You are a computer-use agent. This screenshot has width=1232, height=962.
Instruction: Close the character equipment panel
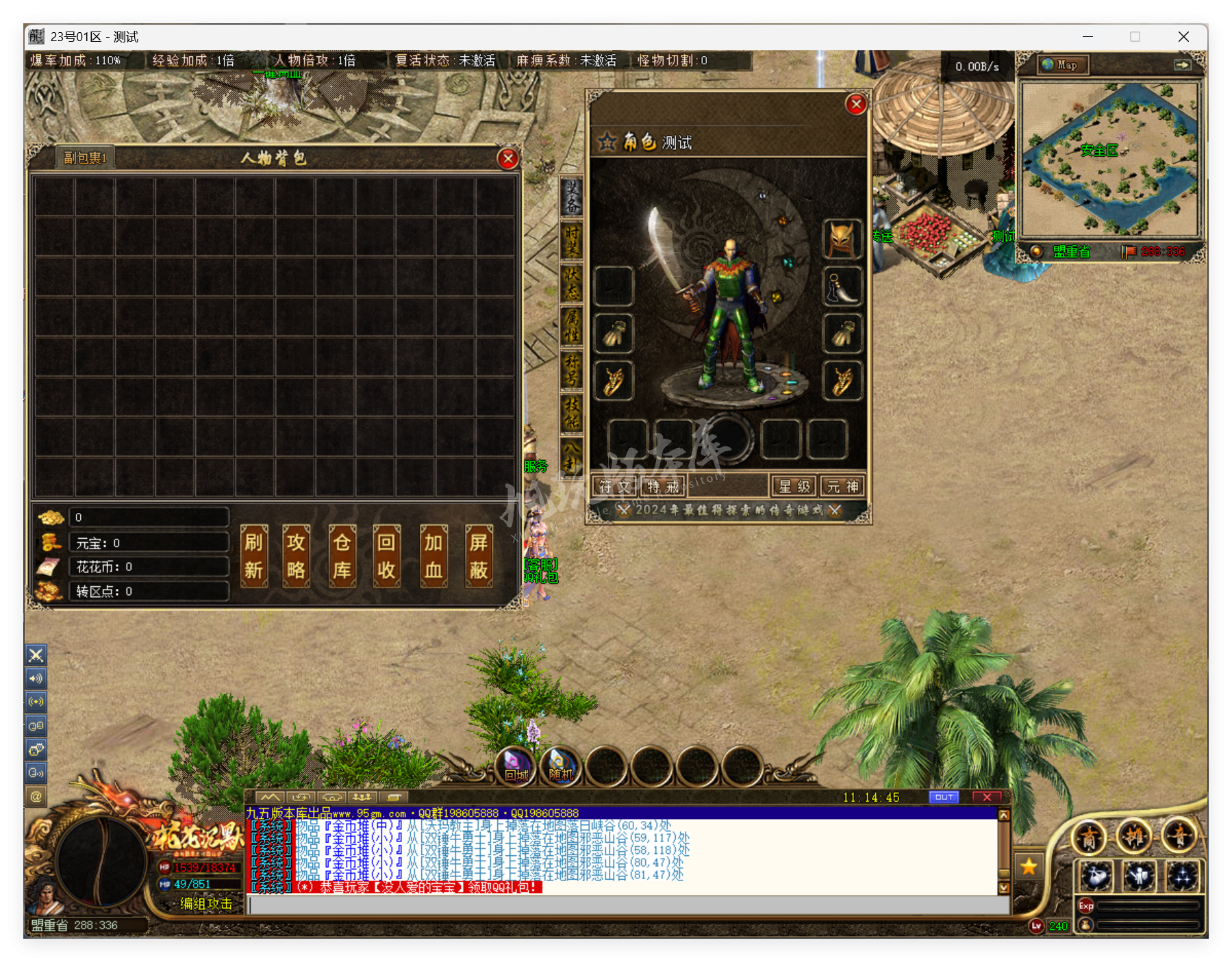point(856,104)
